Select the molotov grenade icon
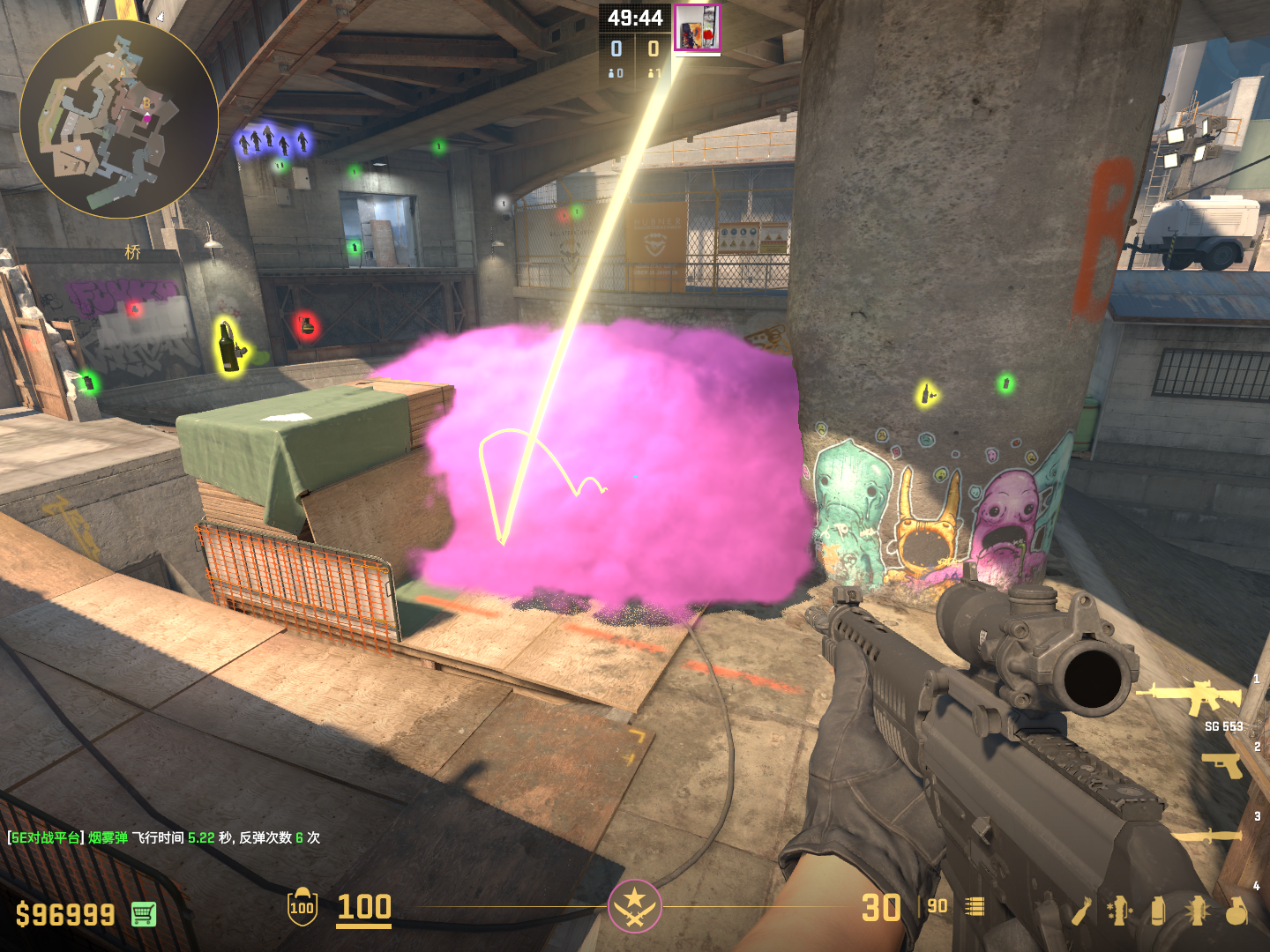Viewport: 1270px width, 952px height. 1081,911
